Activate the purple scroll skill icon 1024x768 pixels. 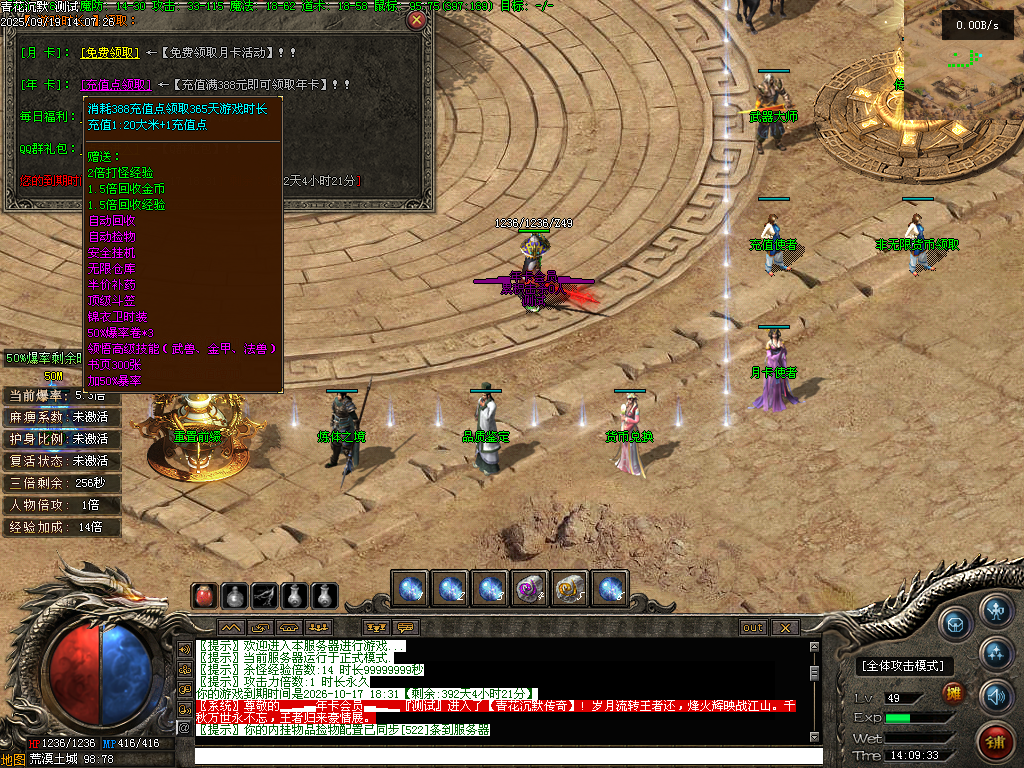point(530,589)
